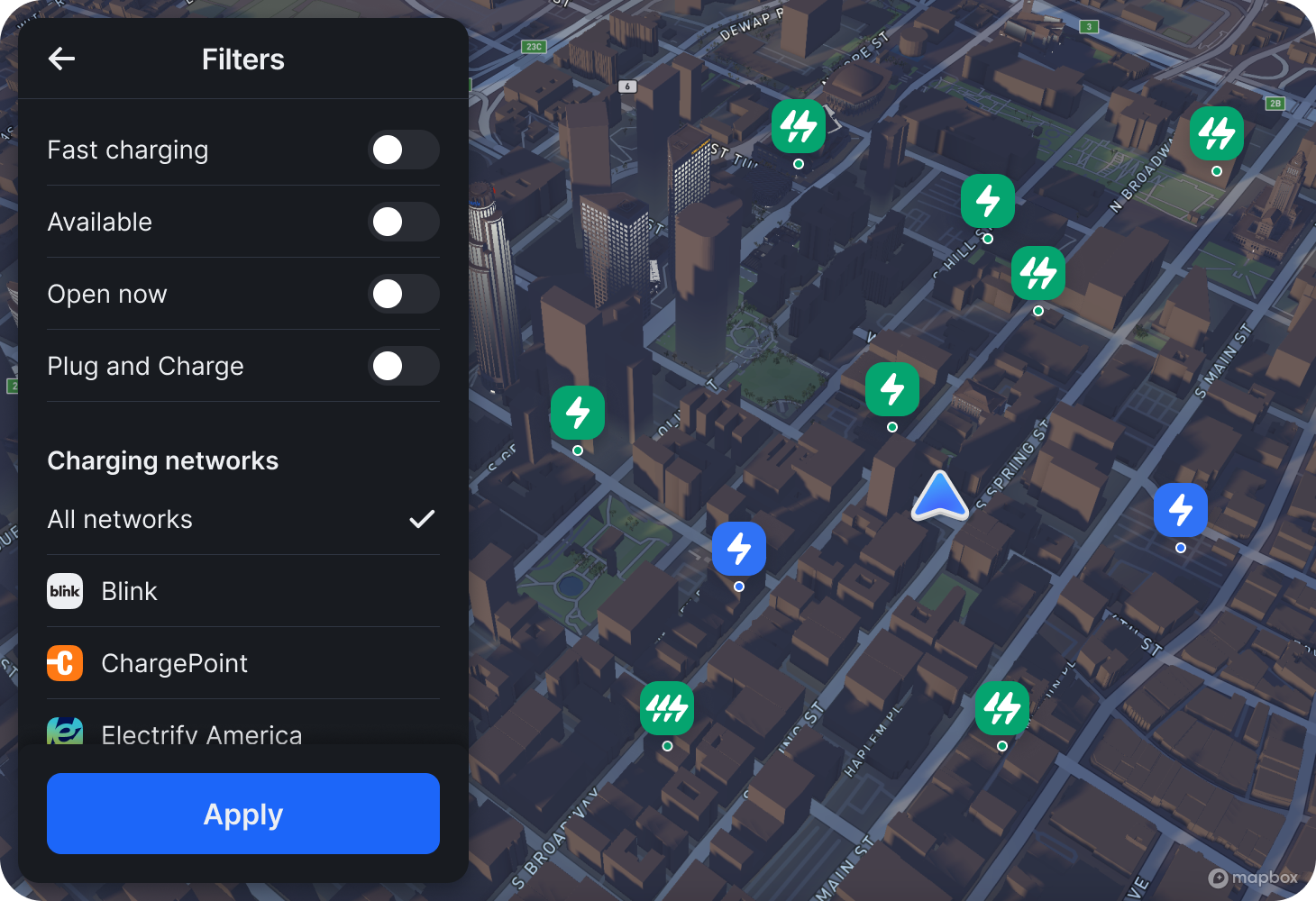
Task: Click the back arrow to exit Filters
Action: 61,59
